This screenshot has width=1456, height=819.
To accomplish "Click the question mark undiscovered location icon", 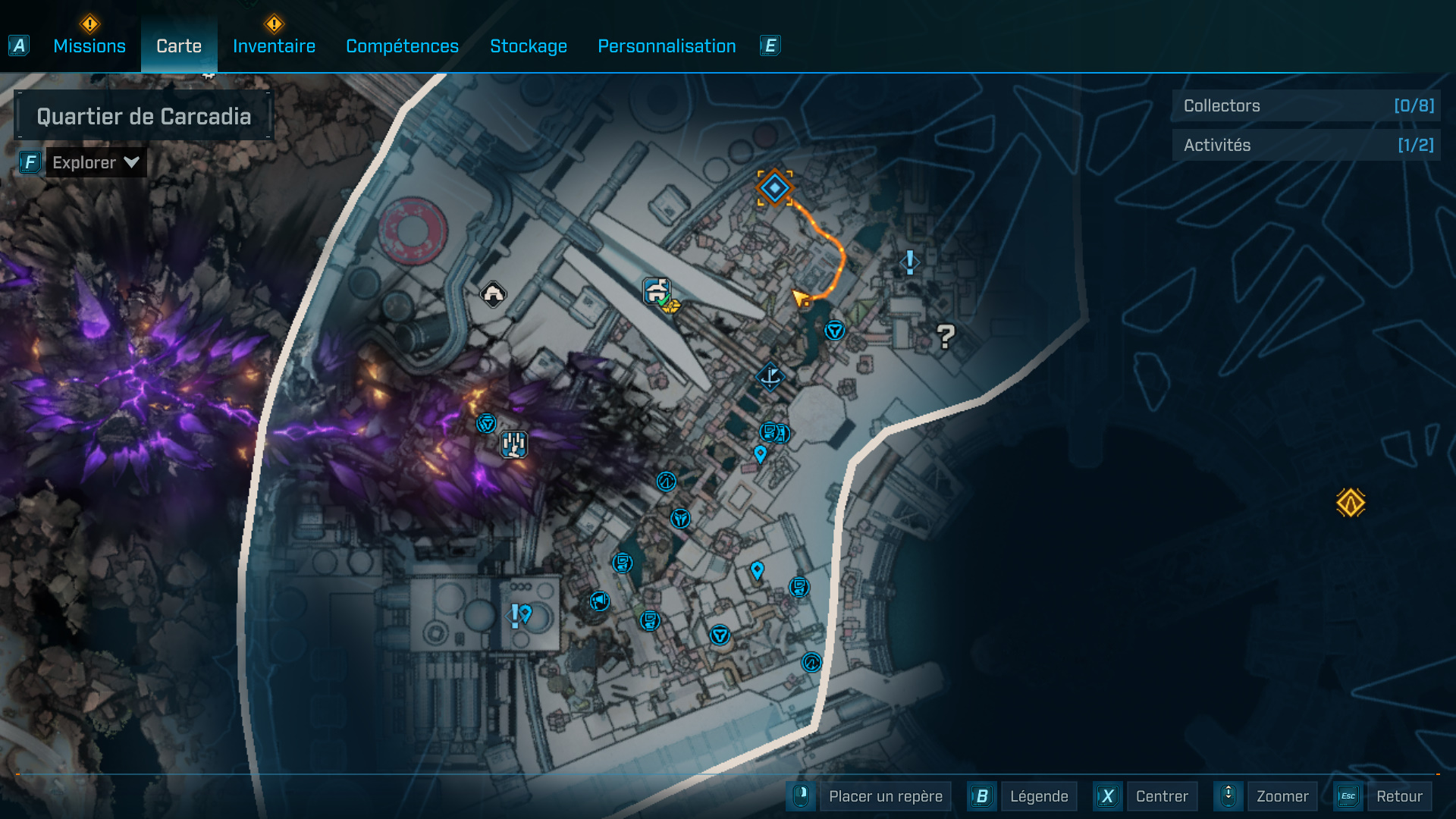I will click(x=944, y=336).
